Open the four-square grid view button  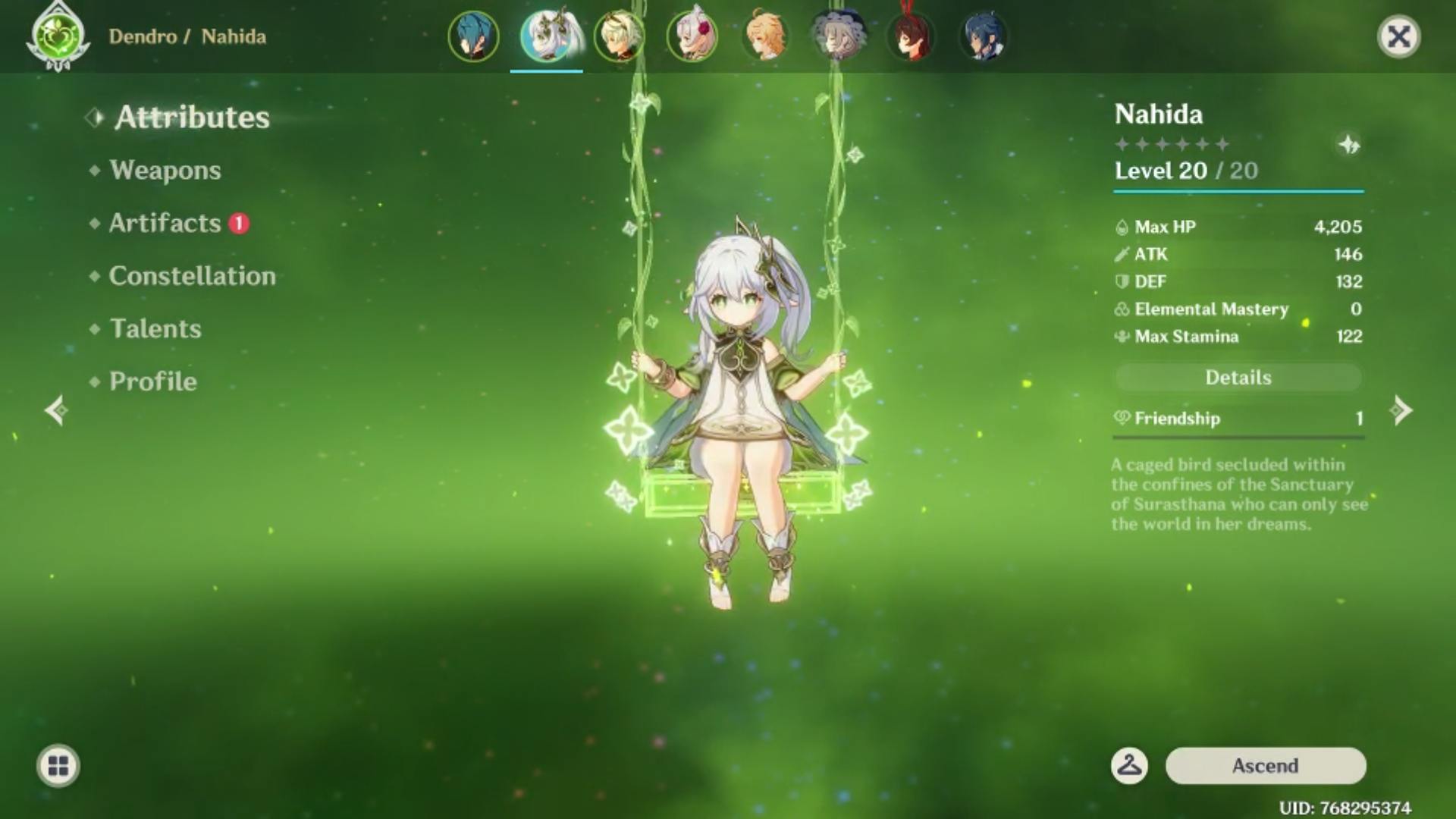(58, 766)
